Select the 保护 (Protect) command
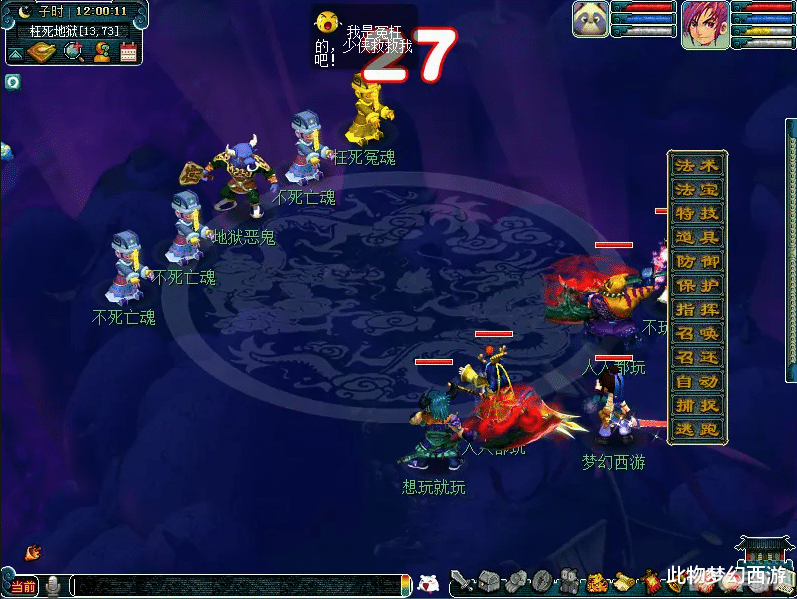 coord(696,286)
